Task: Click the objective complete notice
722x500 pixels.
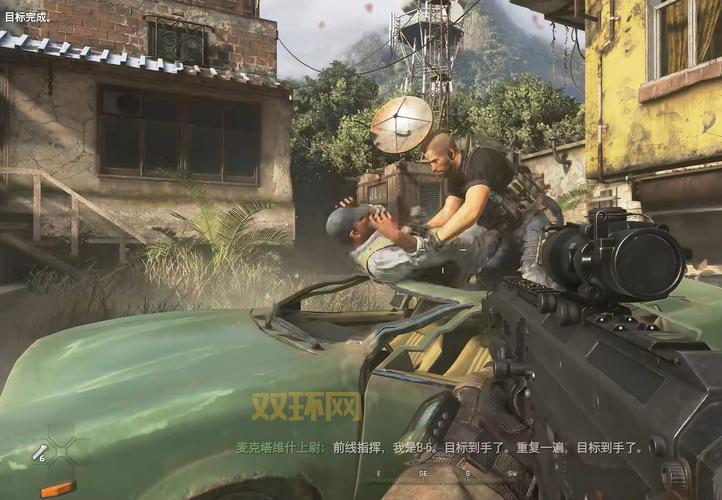Action: (29, 18)
